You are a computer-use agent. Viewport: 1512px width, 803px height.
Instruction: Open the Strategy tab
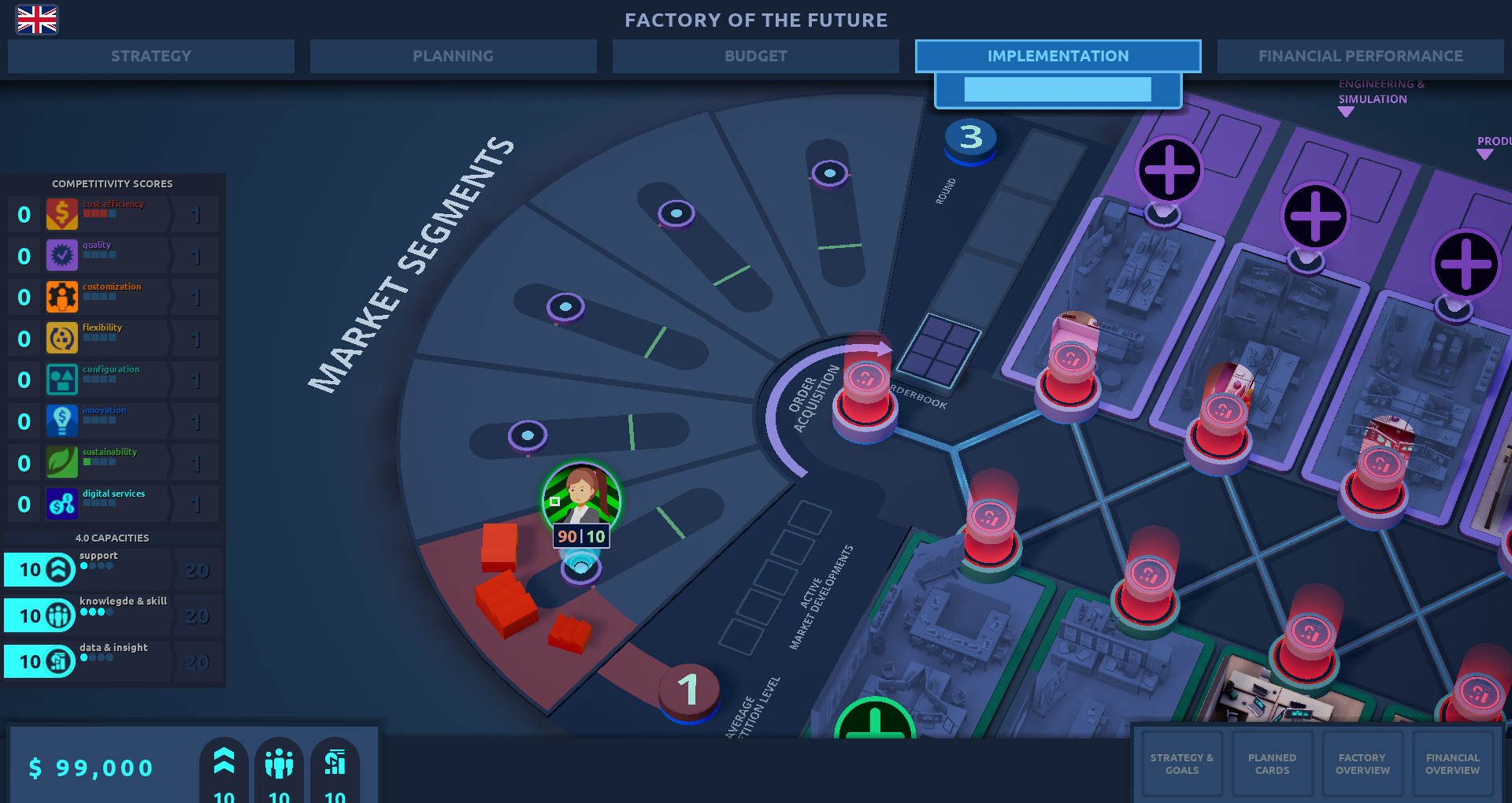[x=151, y=56]
